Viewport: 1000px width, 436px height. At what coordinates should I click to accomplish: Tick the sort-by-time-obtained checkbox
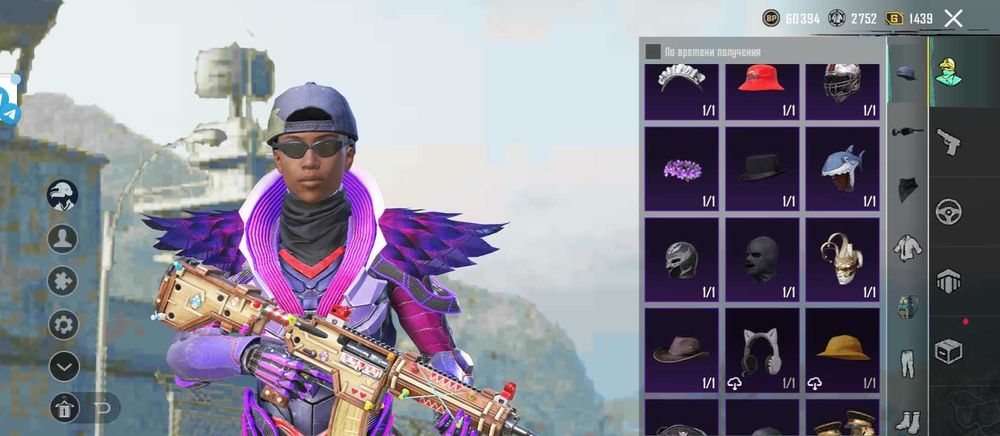[x=652, y=52]
